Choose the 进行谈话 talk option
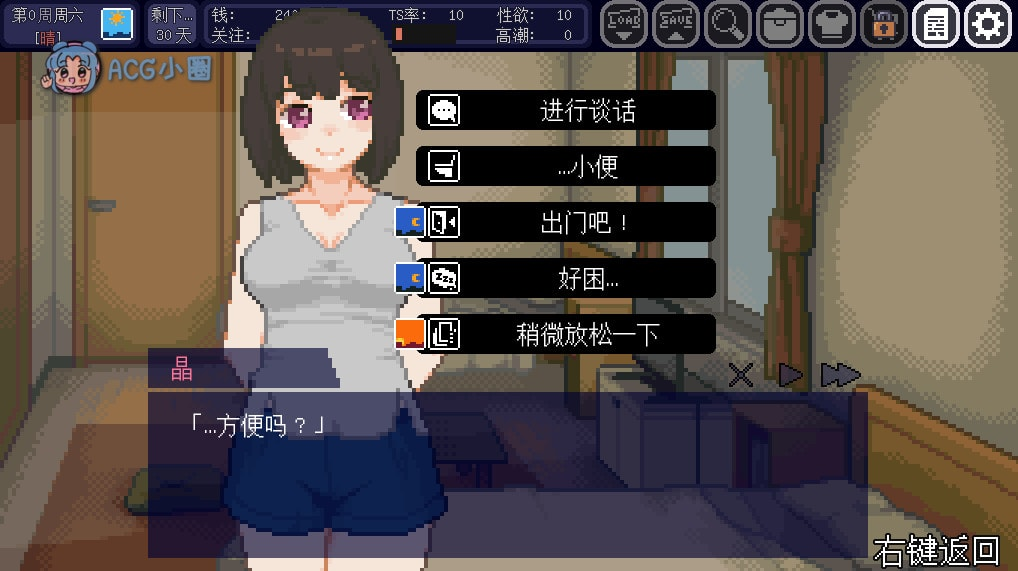 click(566, 110)
